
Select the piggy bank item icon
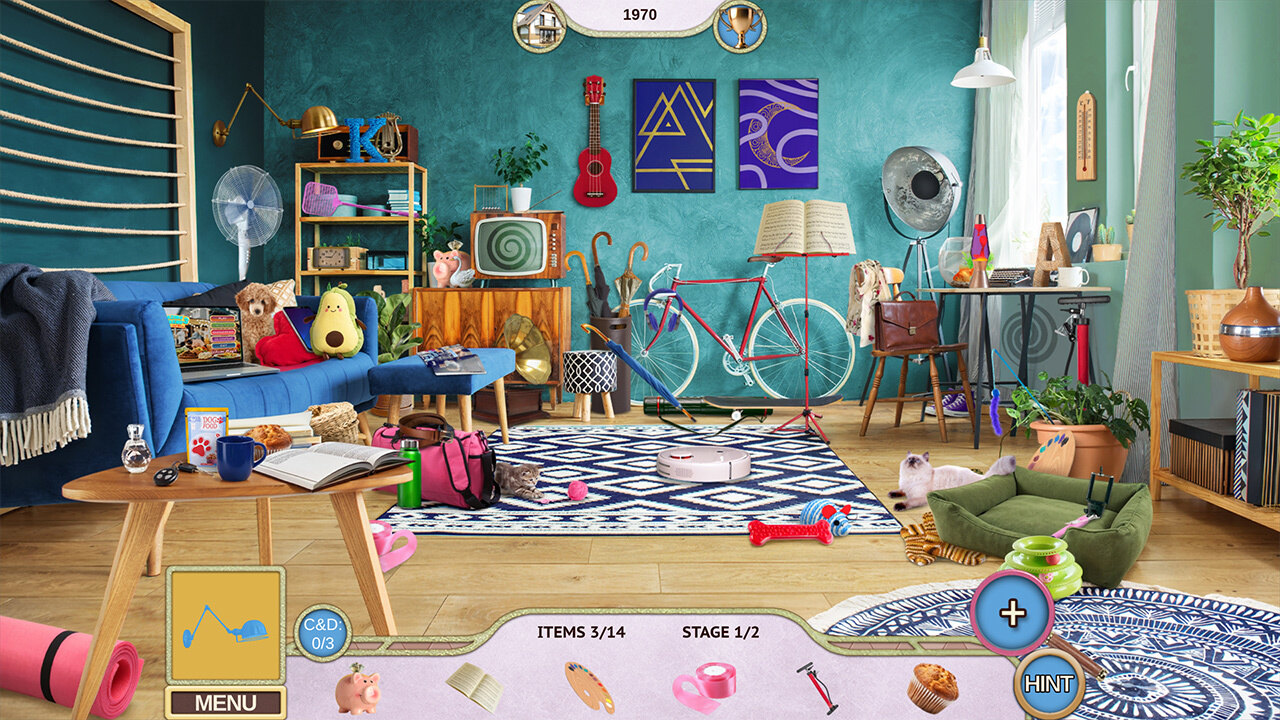tap(357, 689)
